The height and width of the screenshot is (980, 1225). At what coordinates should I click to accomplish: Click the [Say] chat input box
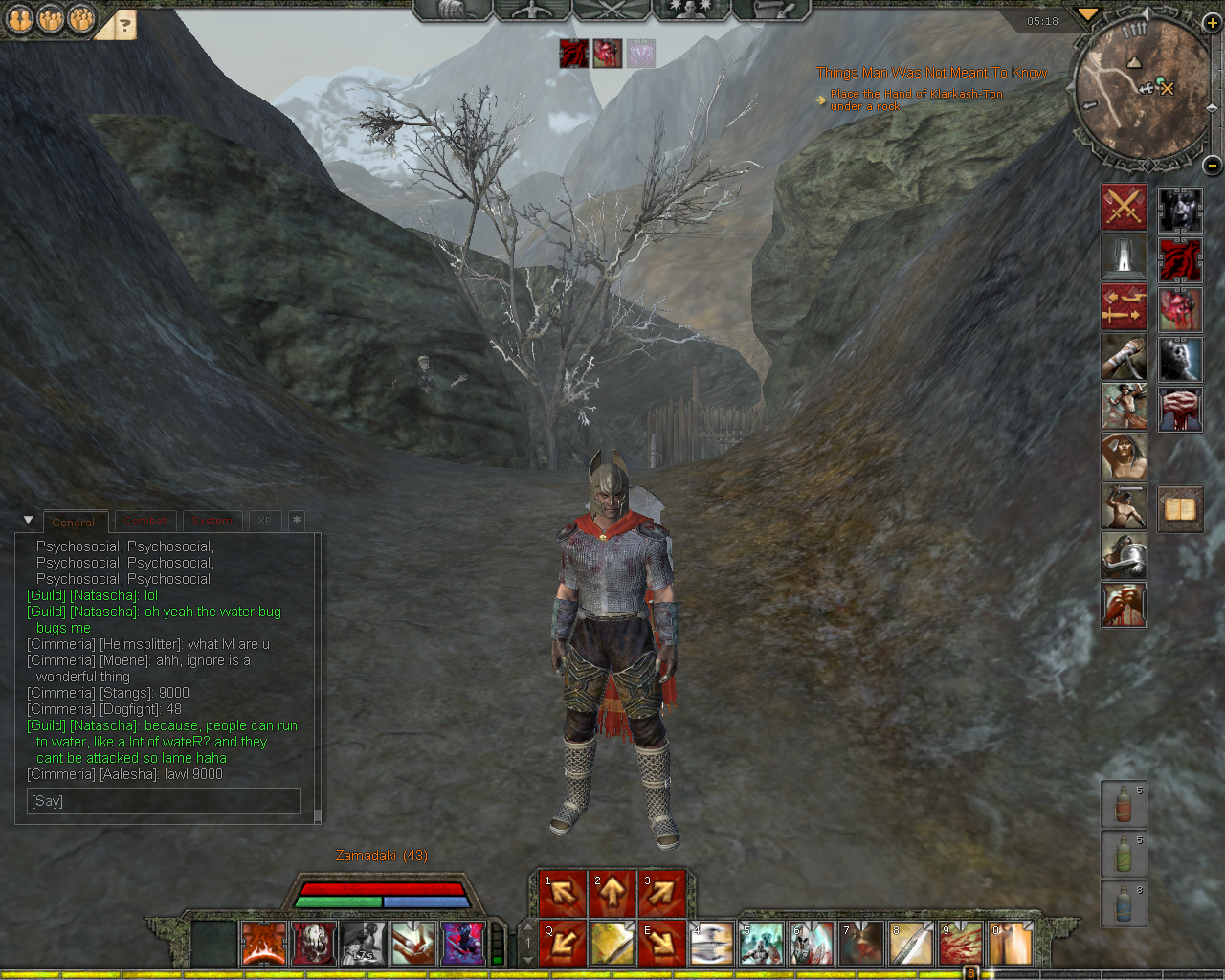(163, 801)
